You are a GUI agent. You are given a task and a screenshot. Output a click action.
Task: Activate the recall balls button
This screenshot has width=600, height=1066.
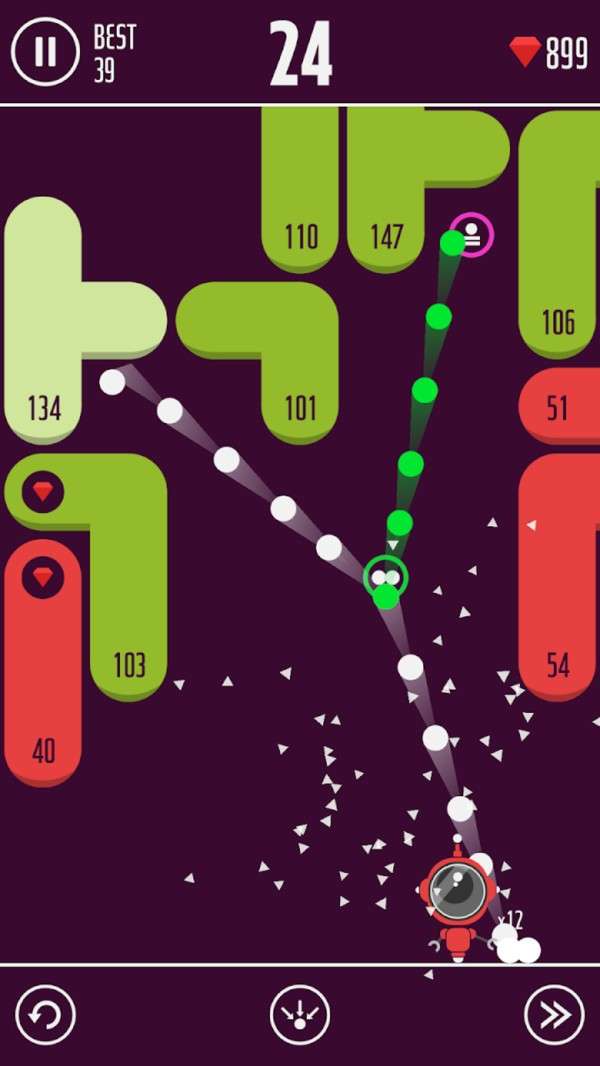(299, 1015)
